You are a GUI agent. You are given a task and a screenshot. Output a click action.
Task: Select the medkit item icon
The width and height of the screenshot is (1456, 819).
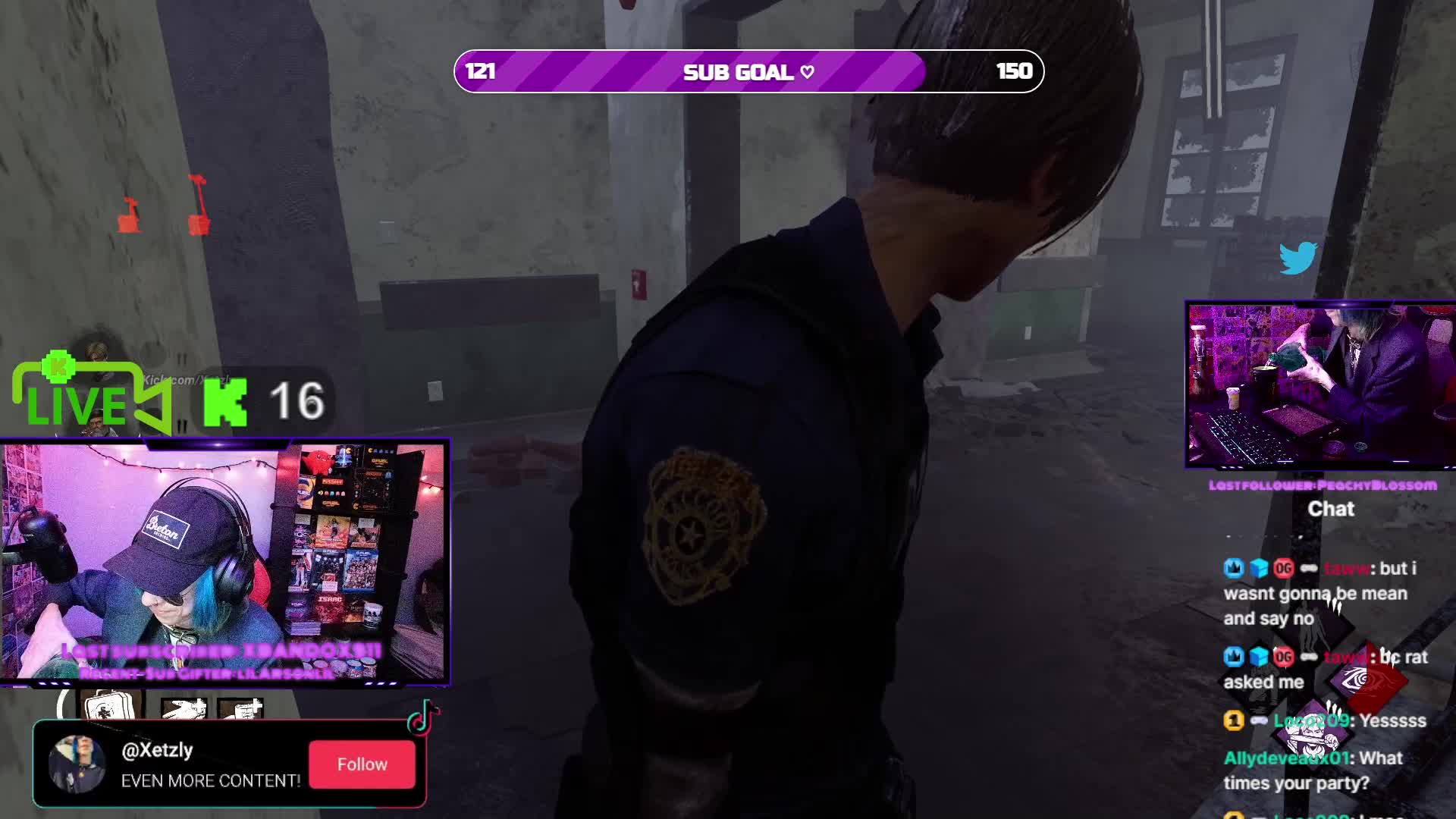click(107, 706)
